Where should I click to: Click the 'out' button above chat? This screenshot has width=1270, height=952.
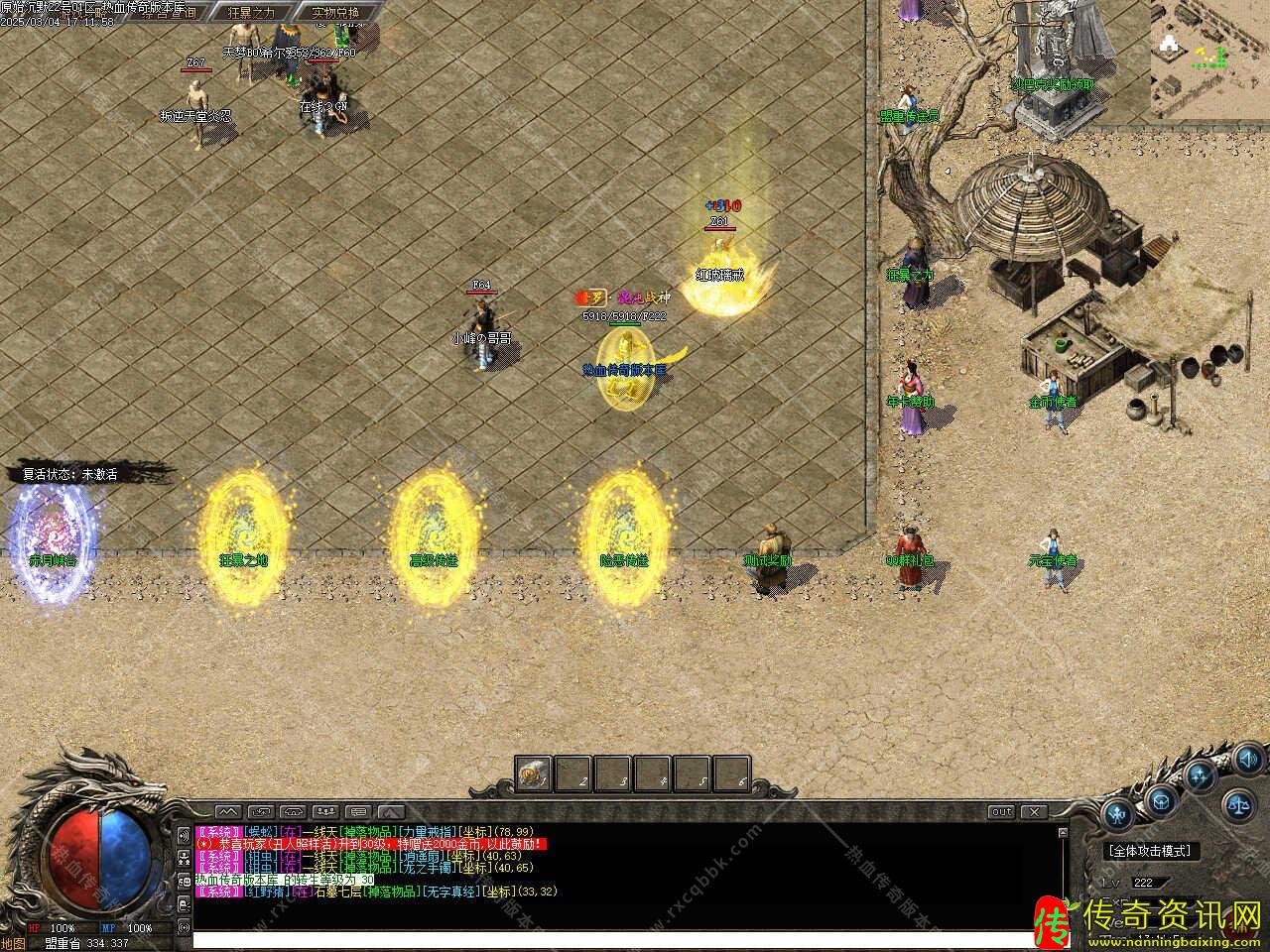[x=1001, y=812]
